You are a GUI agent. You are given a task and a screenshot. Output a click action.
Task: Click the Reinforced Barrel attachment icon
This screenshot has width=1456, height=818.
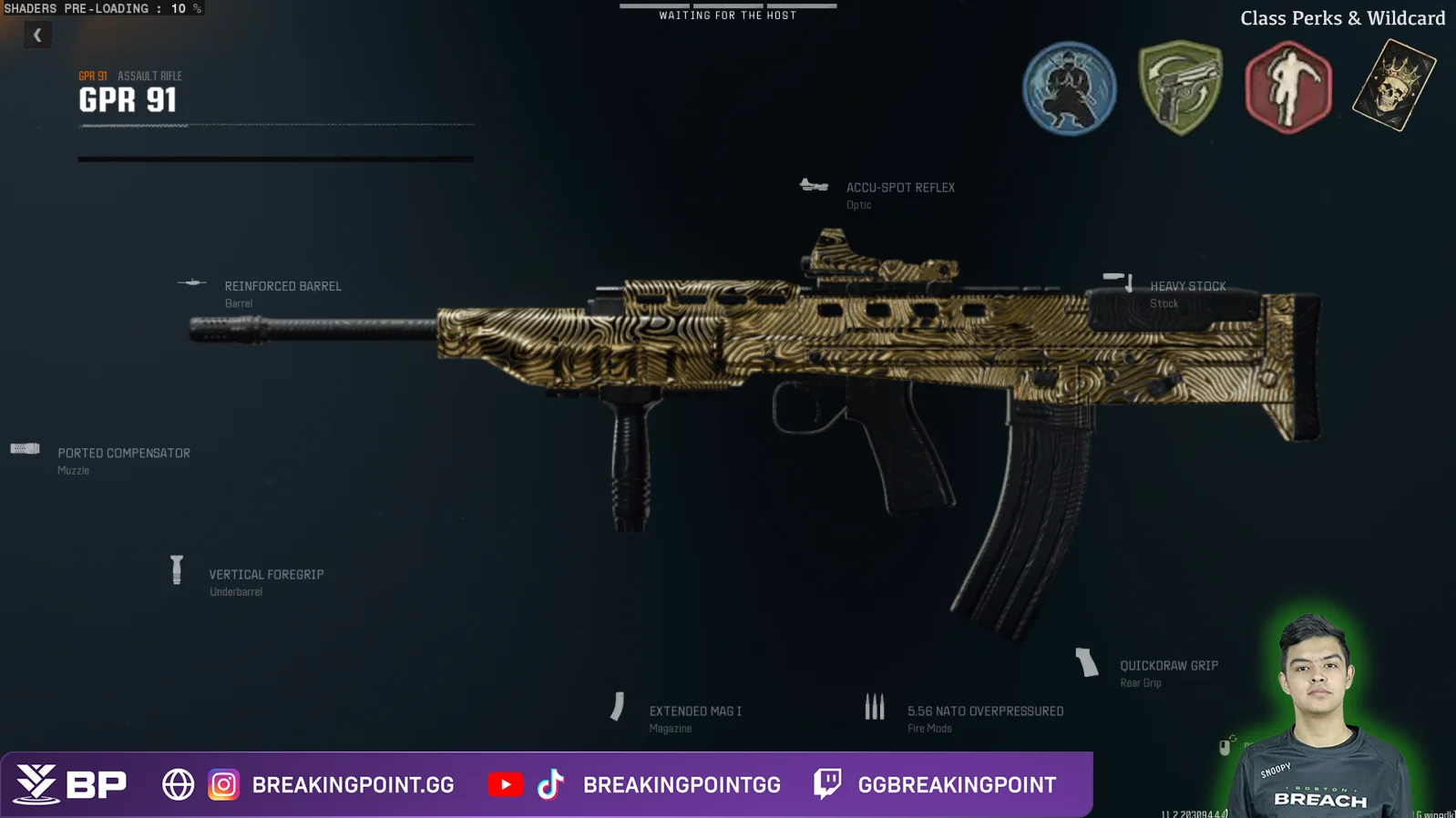coord(192,283)
